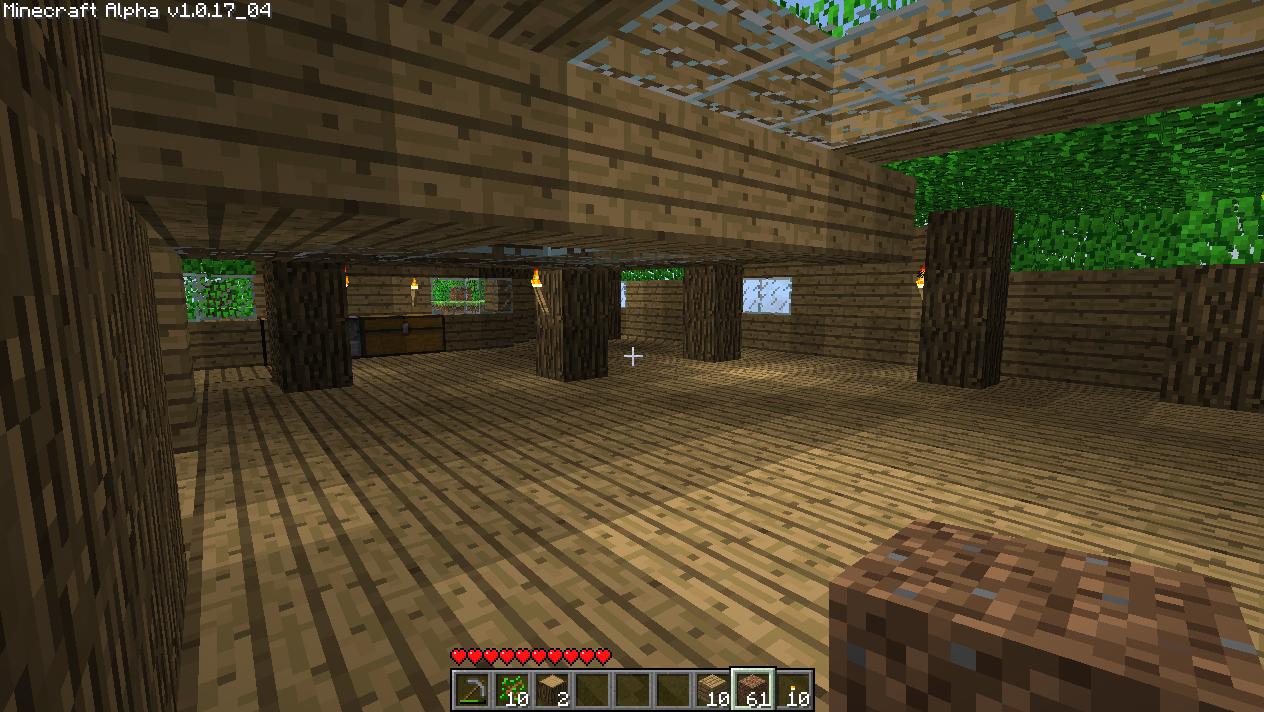
Task: Click the highlighted dirt block slot
Action: click(x=752, y=689)
